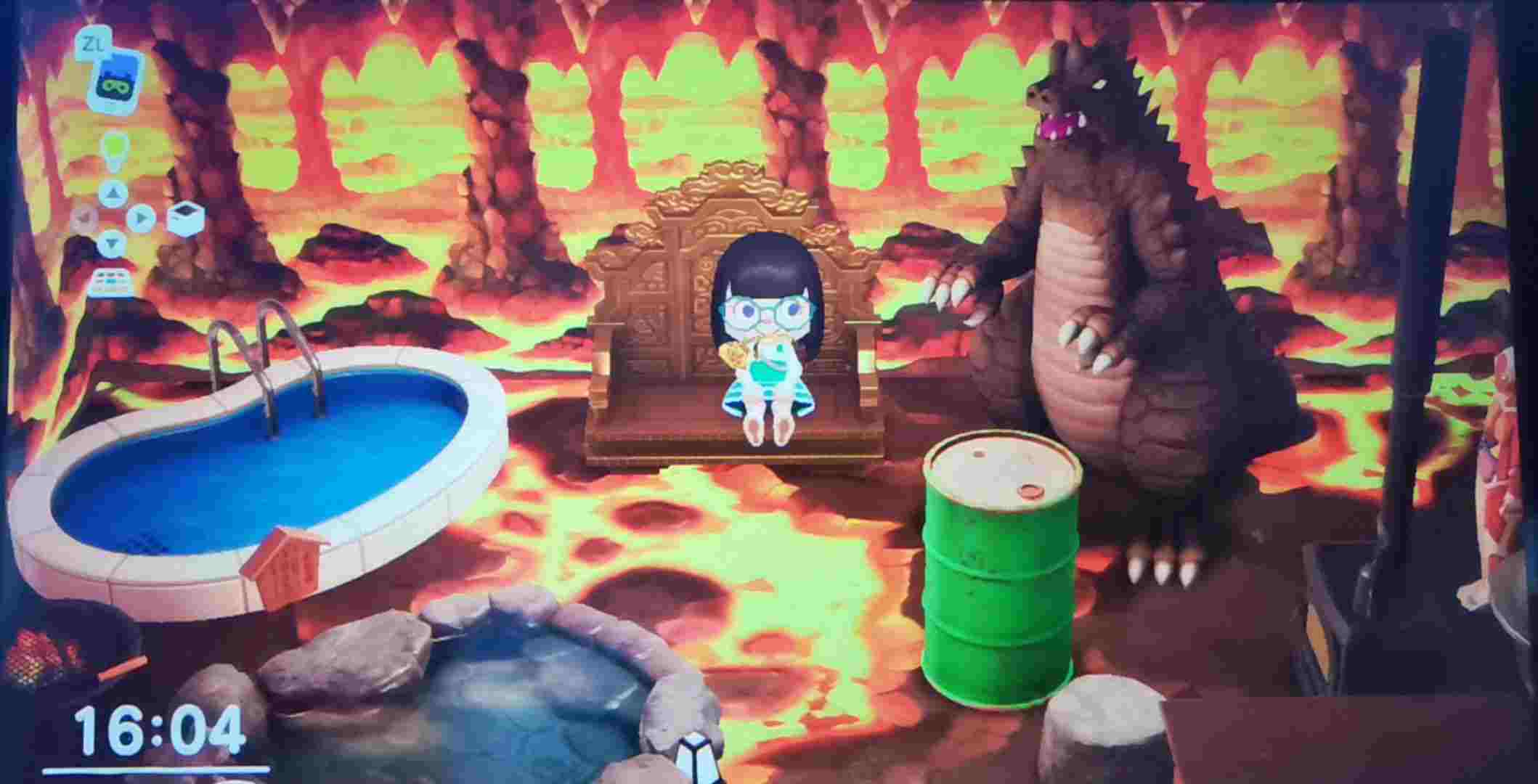Select the cube perspective view icon

185,217
